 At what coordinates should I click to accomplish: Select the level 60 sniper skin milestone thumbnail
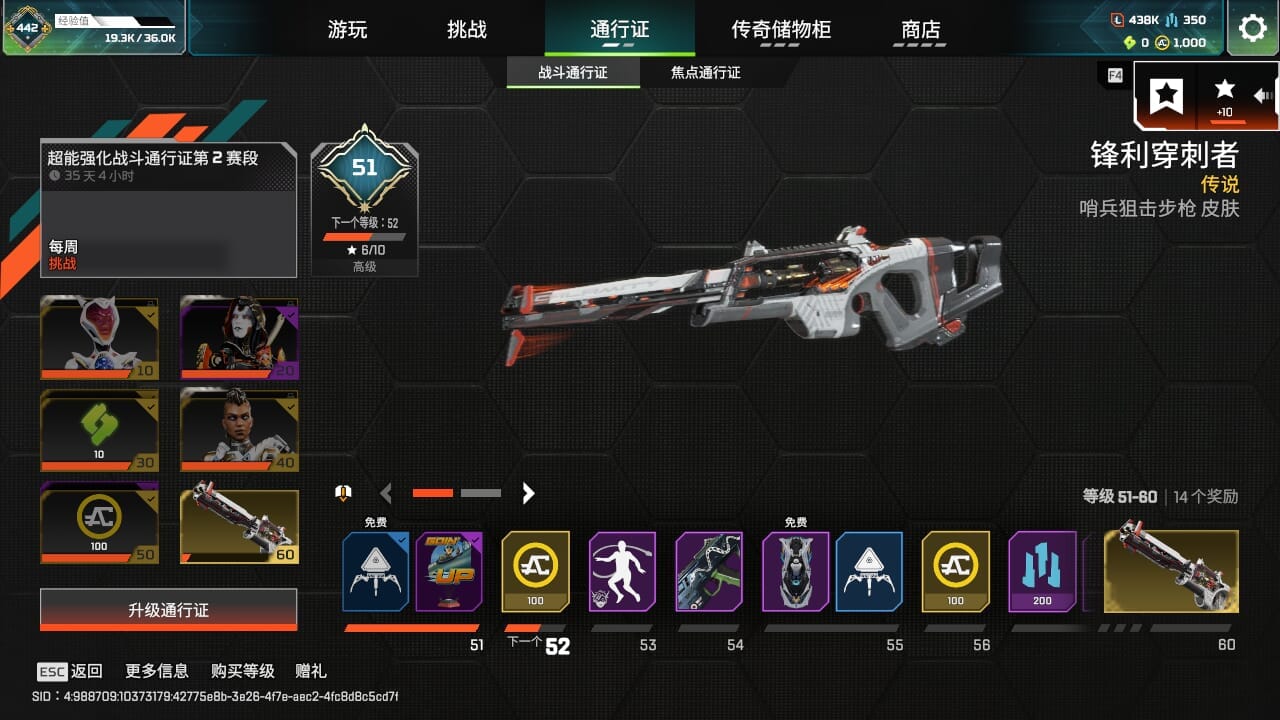239,525
